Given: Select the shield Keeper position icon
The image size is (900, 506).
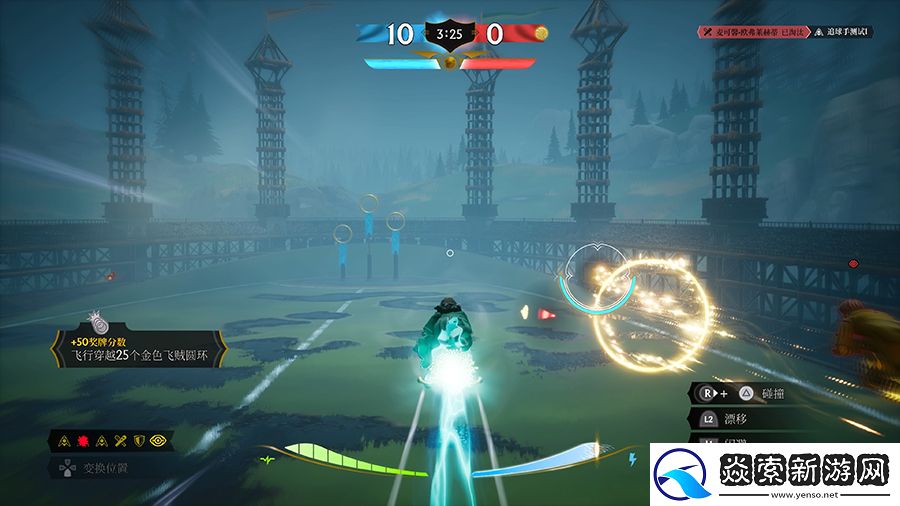Looking at the screenshot, I should click(x=140, y=439).
